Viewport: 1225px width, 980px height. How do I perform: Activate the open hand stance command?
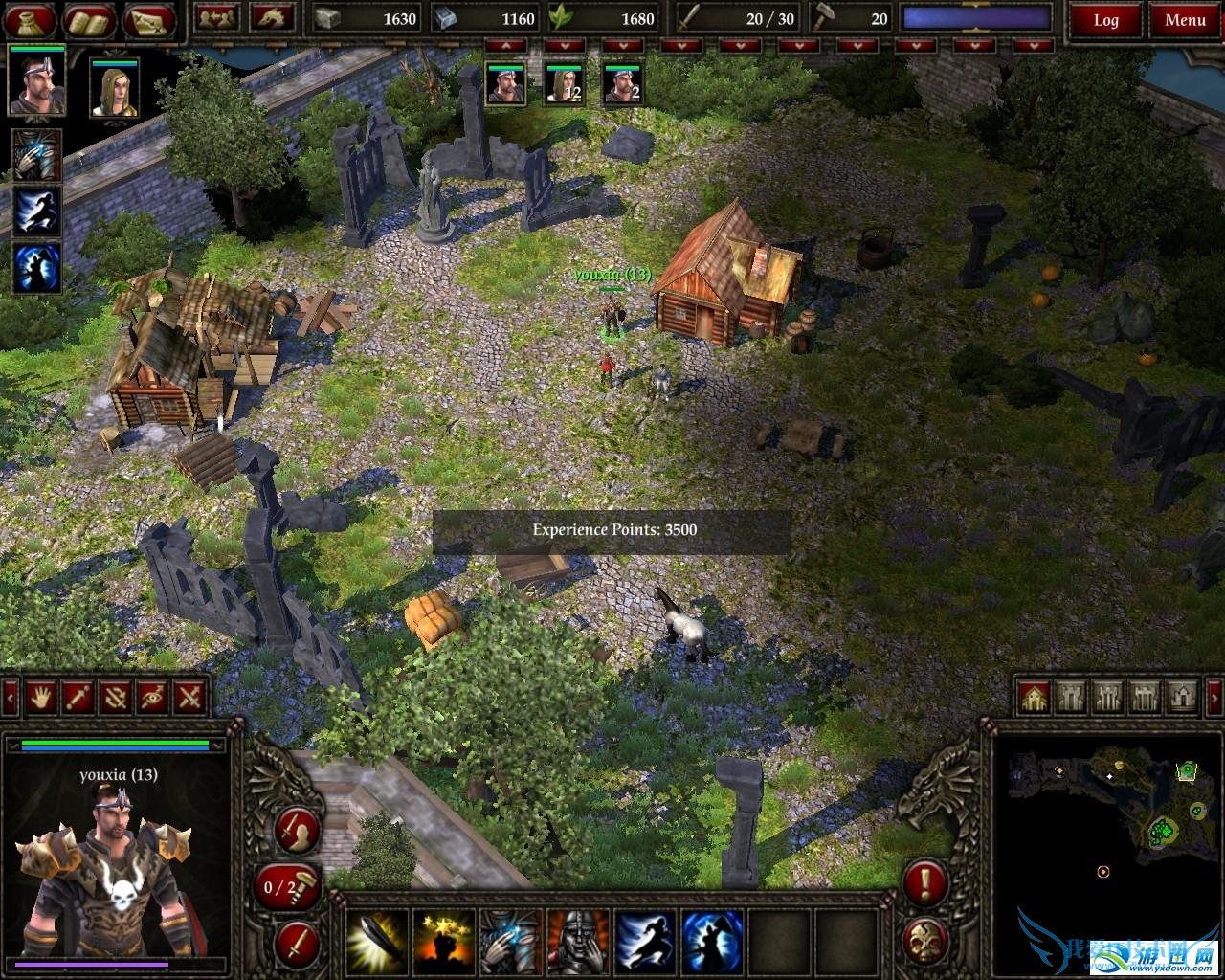(x=39, y=697)
